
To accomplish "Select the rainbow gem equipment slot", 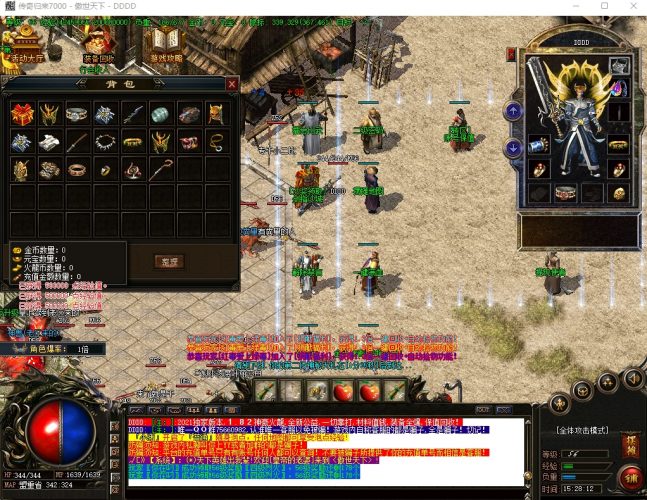I will point(619,88).
